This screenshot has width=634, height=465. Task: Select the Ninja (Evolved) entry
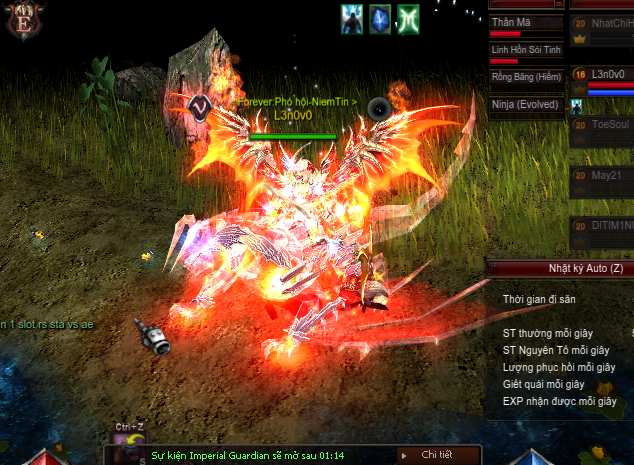point(524,104)
